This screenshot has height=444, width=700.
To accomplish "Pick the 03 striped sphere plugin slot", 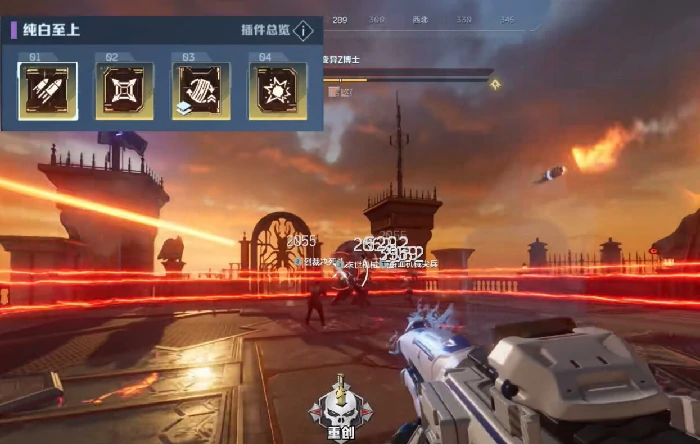I will pyautogui.click(x=201, y=91).
